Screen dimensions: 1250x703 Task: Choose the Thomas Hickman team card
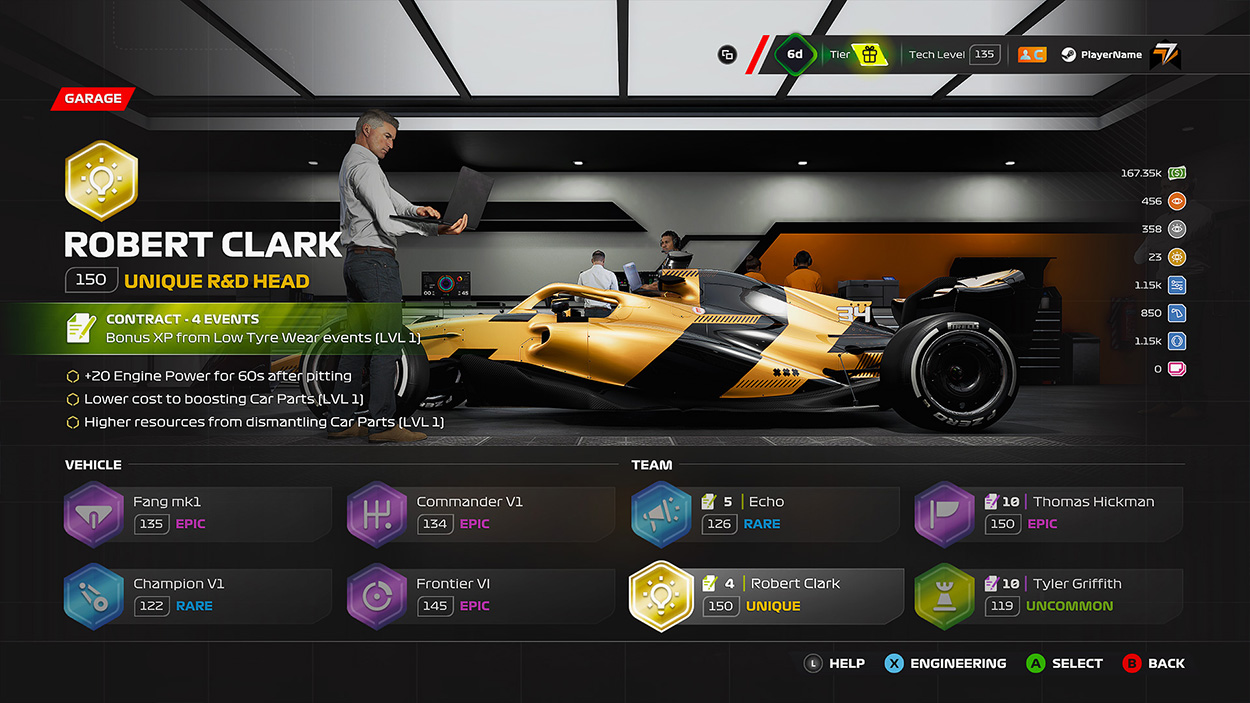1048,513
